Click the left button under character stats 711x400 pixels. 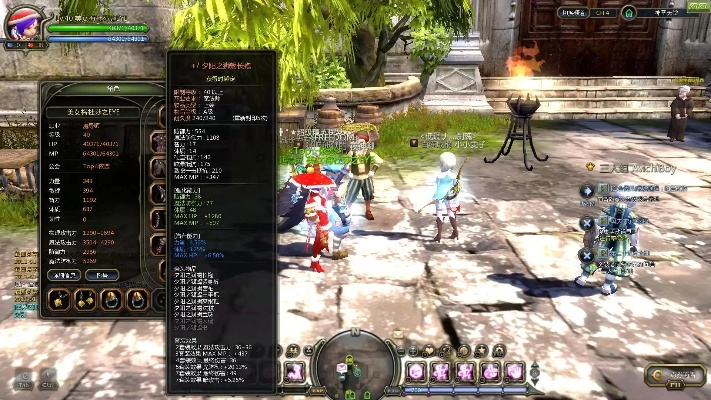click(x=66, y=275)
